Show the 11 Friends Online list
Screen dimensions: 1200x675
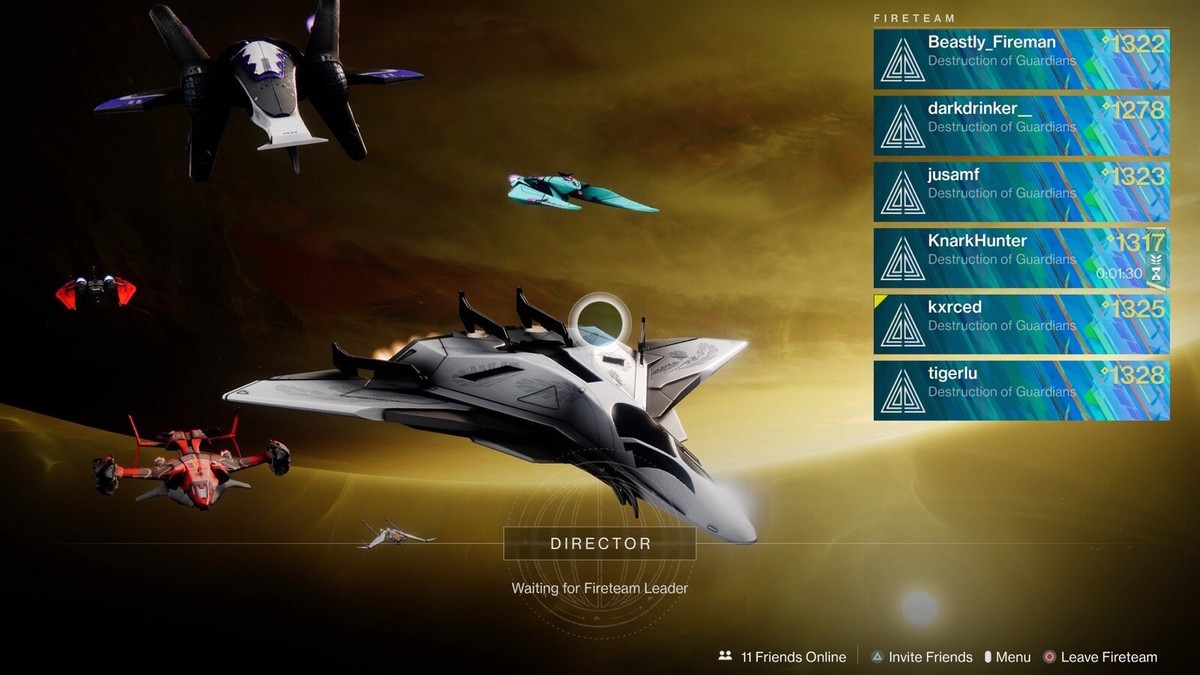point(782,657)
